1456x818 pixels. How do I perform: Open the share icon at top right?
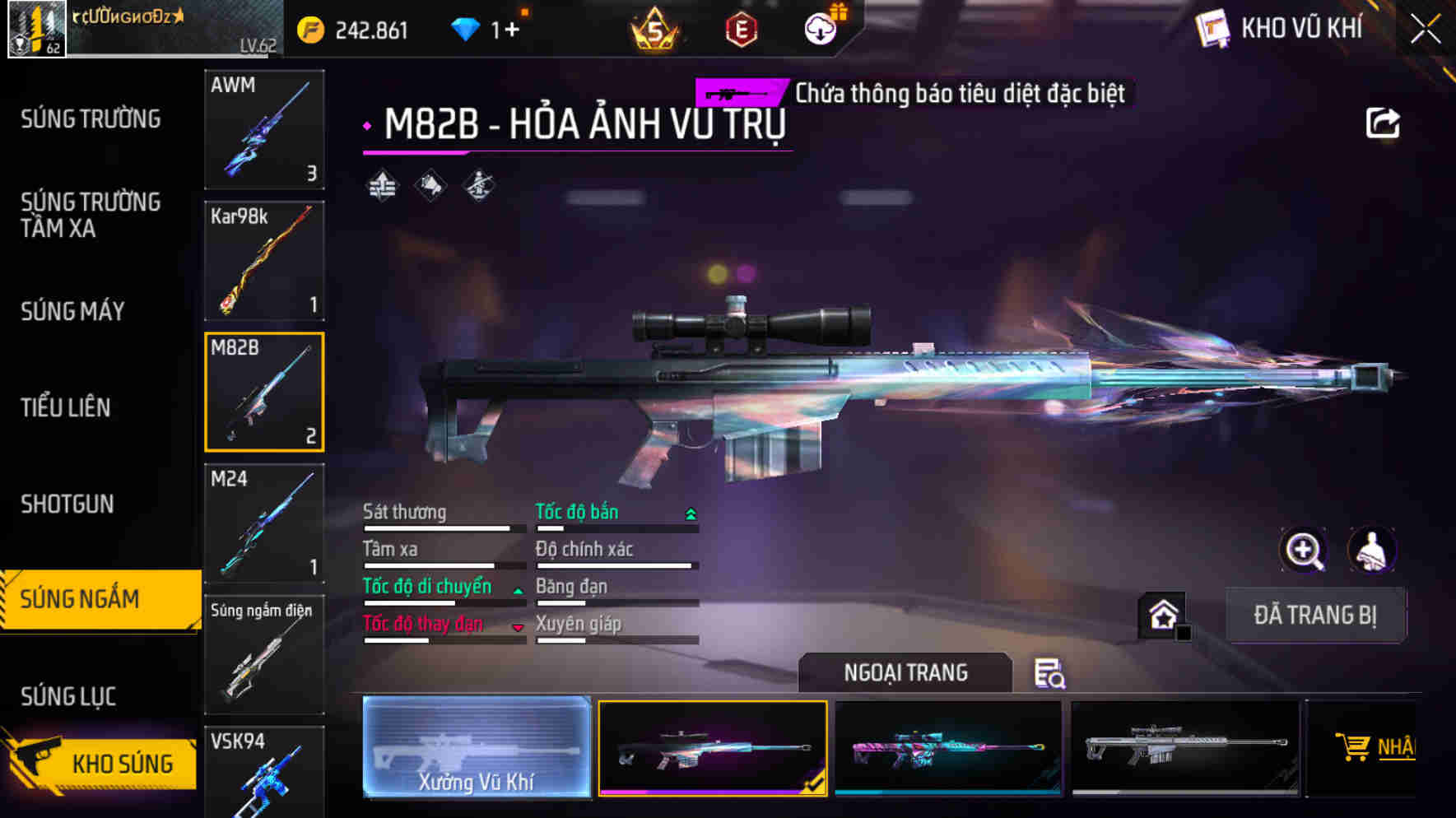click(1383, 122)
